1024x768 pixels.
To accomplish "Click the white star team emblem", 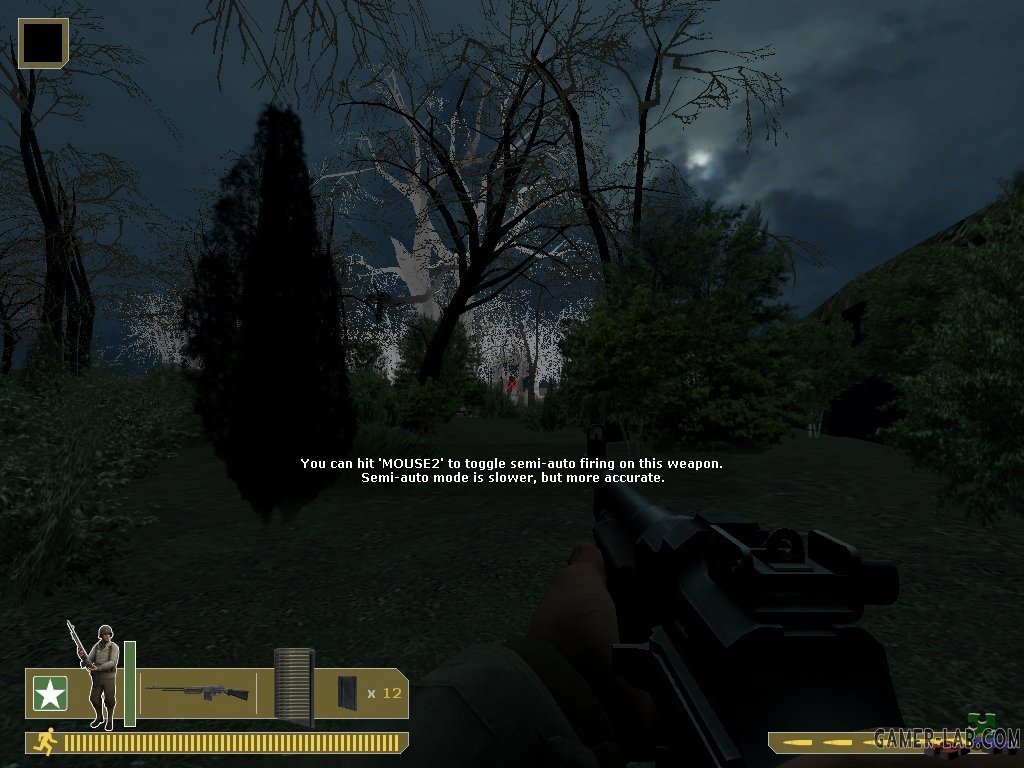I will pyautogui.click(x=50, y=693).
